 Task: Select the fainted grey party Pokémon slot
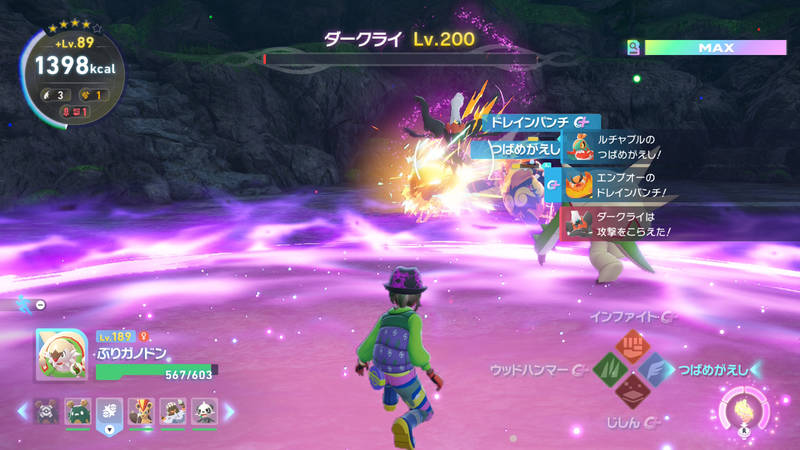45,411
